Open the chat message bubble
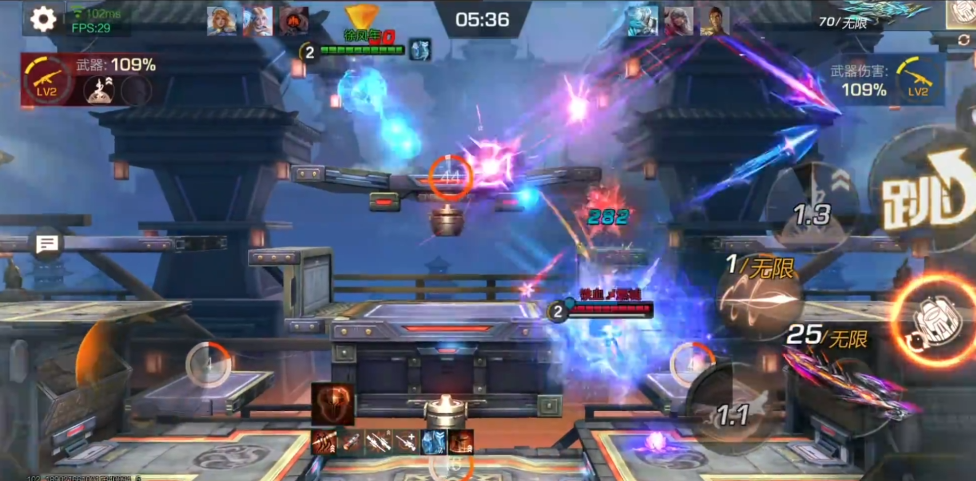This screenshot has width=976, height=481. coord(47,243)
